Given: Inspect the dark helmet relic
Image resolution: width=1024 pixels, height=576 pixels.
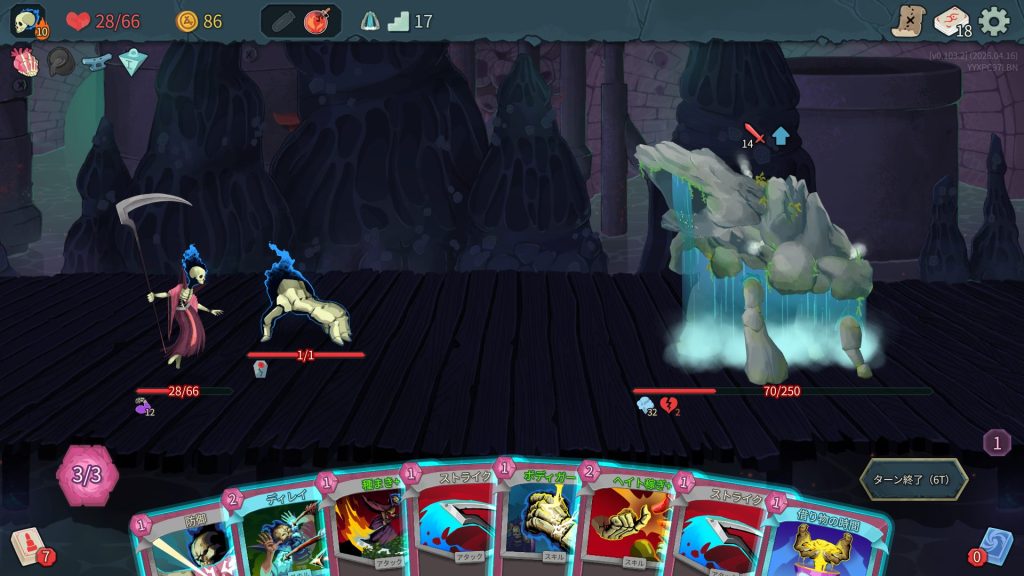Looking at the screenshot, I should point(61,62).
